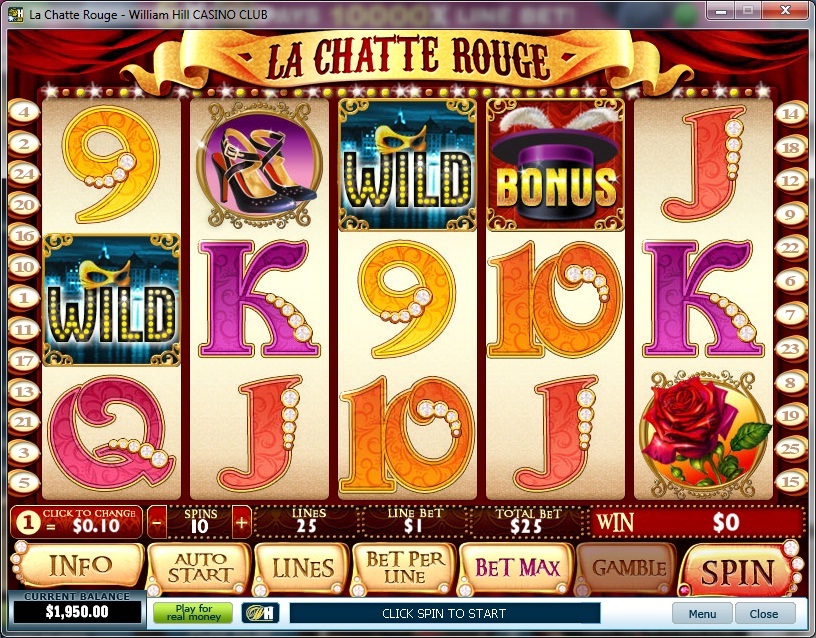Select payline number 5 marker
Image resolution: width=816 pixels, height=638 pixels.
tap(22, 482)
